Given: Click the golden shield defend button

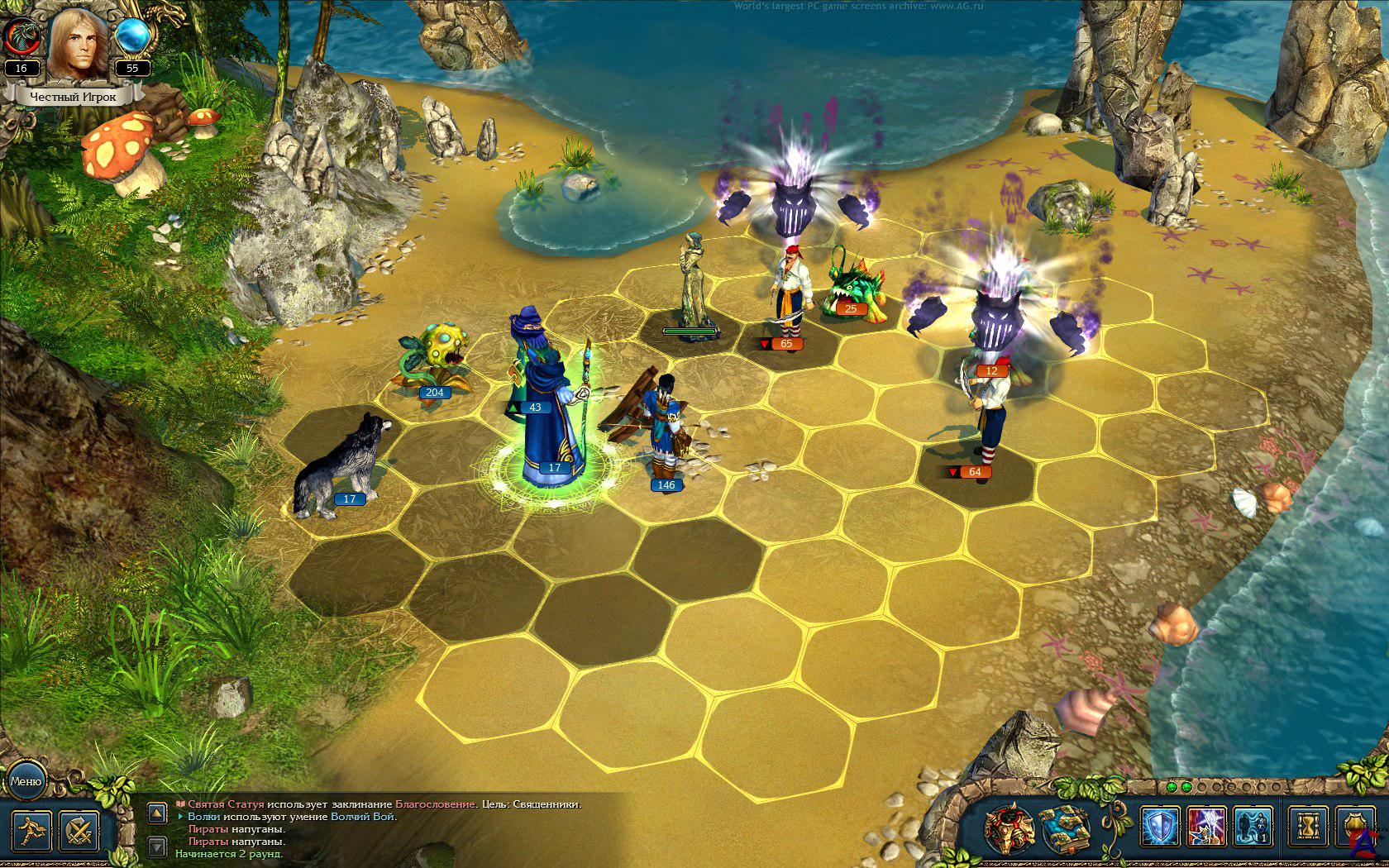Looking at the screenshot, I should [1354, 827].
